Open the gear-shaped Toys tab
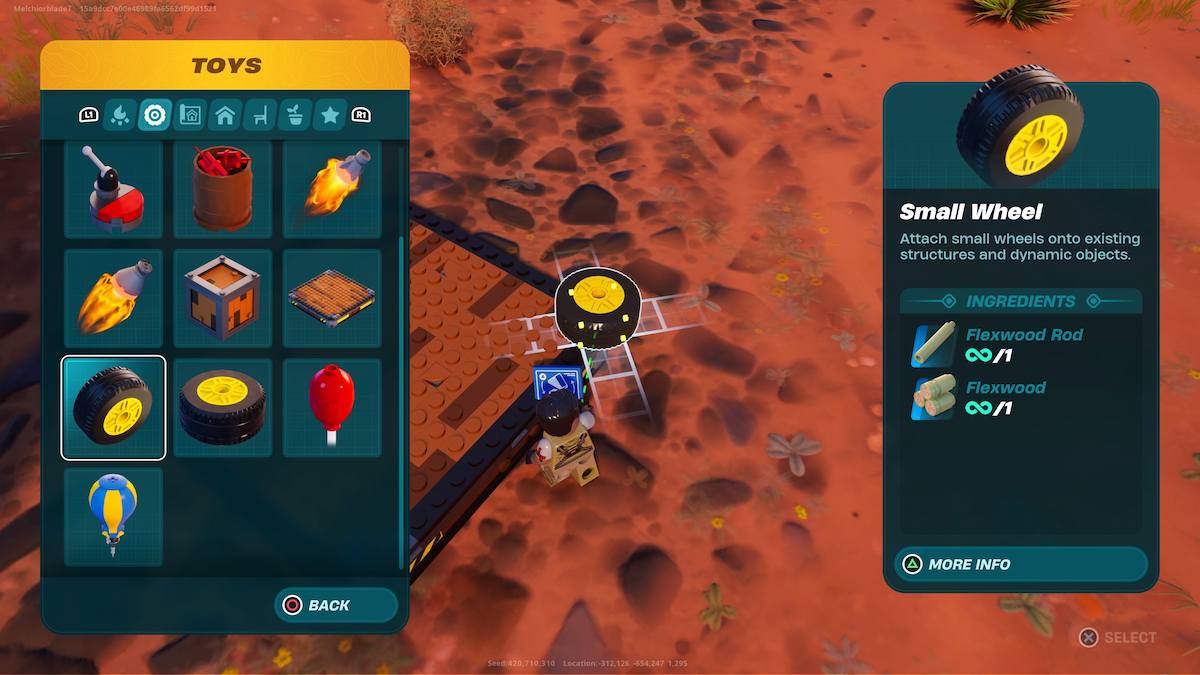Viewport: 1200px width, 675px height. (155, 115)
